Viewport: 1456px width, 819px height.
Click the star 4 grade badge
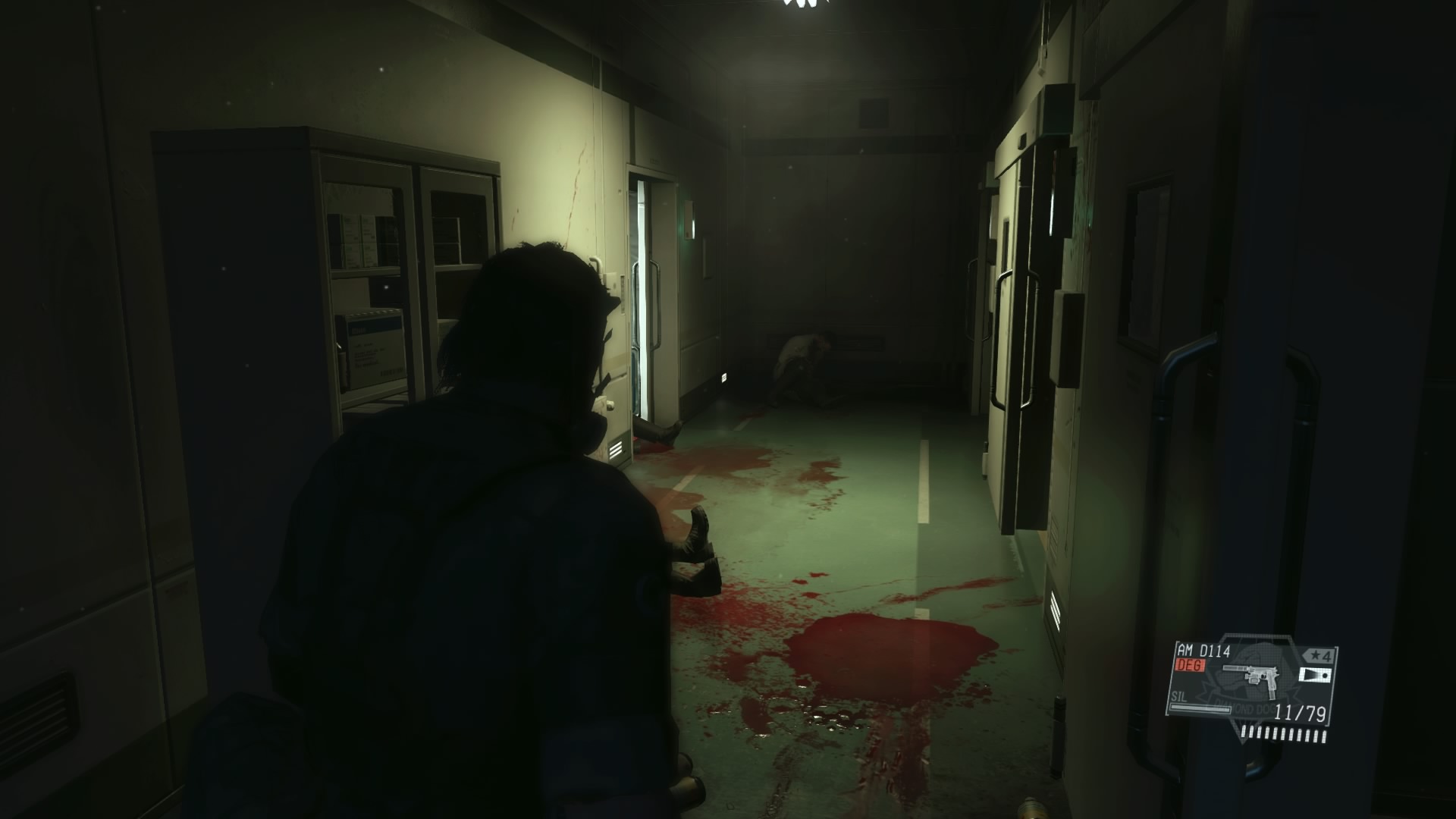[x=1318, y=655]
